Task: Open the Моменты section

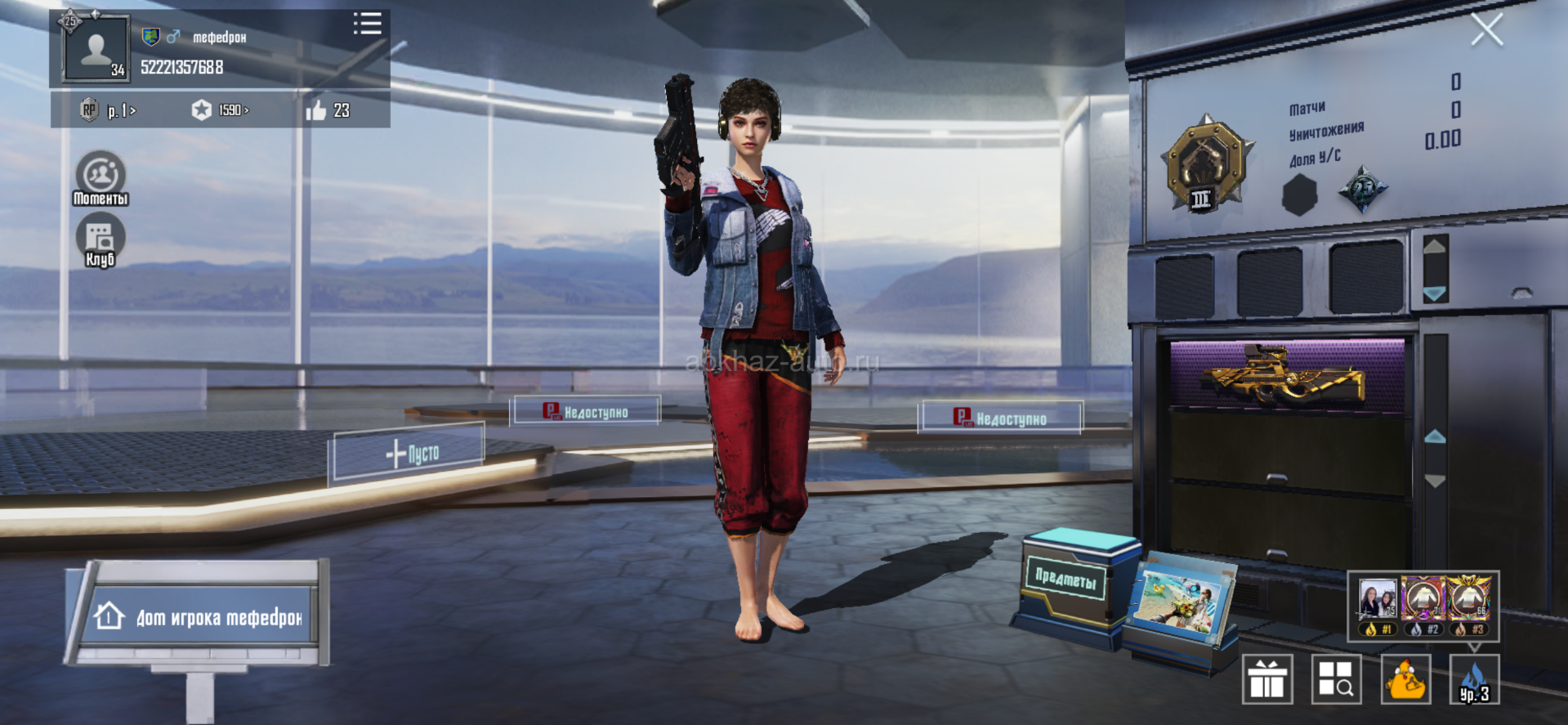Action: click(101, 177)
